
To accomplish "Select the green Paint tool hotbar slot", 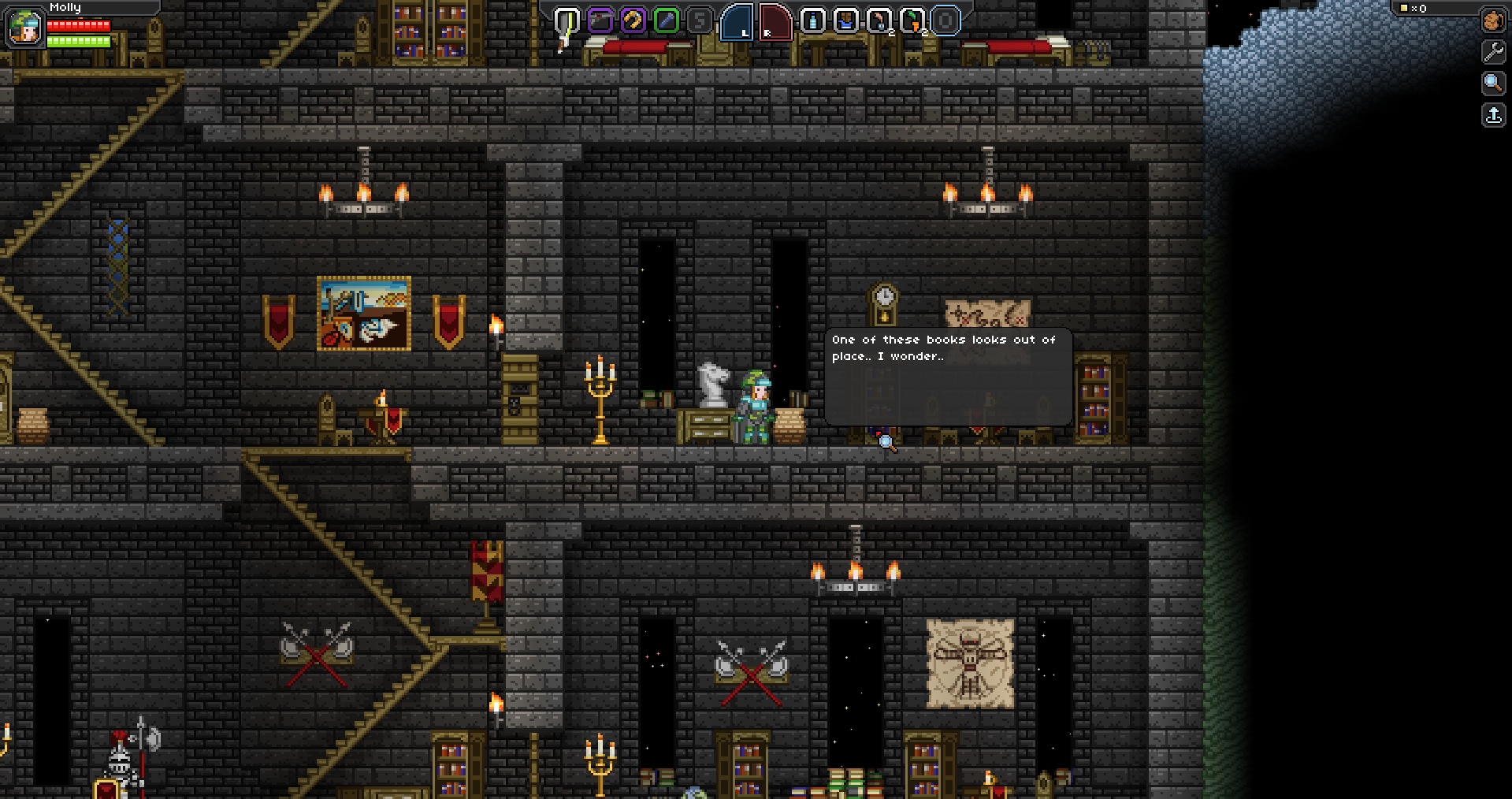I will [x=667, y=22].
